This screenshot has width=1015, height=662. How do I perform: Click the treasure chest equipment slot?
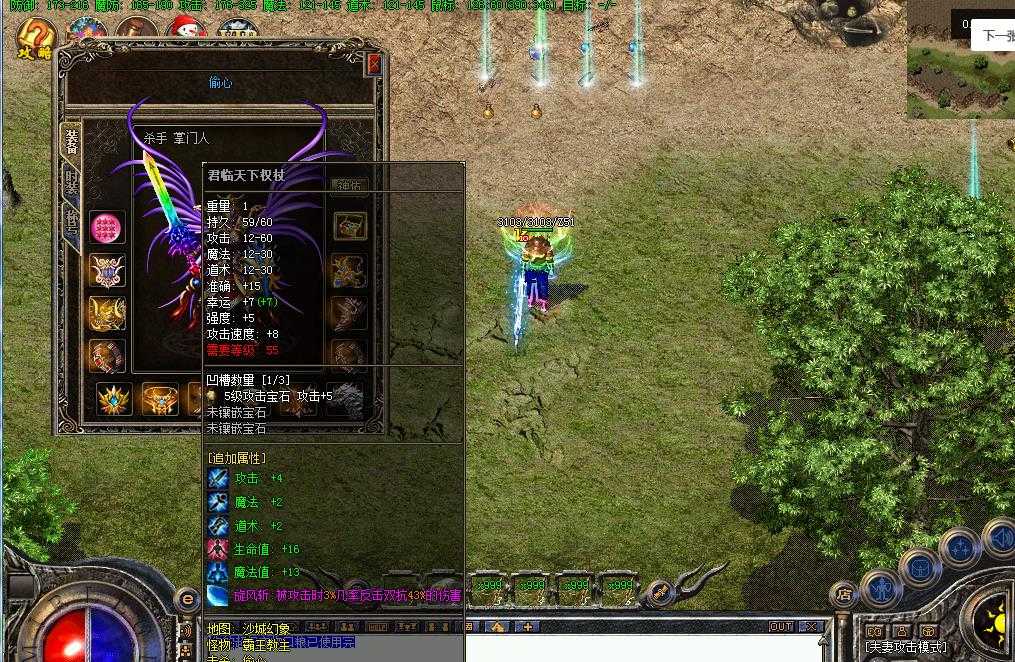pos(350,226)
